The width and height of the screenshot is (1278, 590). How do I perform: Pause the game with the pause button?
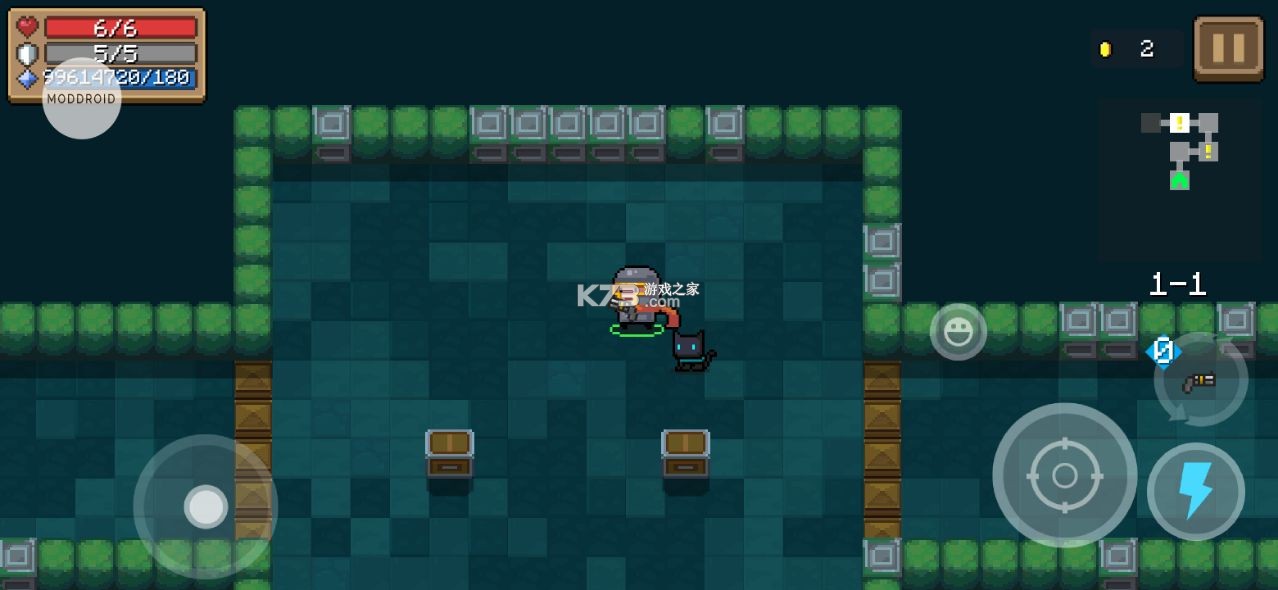tap(1228, 48)
